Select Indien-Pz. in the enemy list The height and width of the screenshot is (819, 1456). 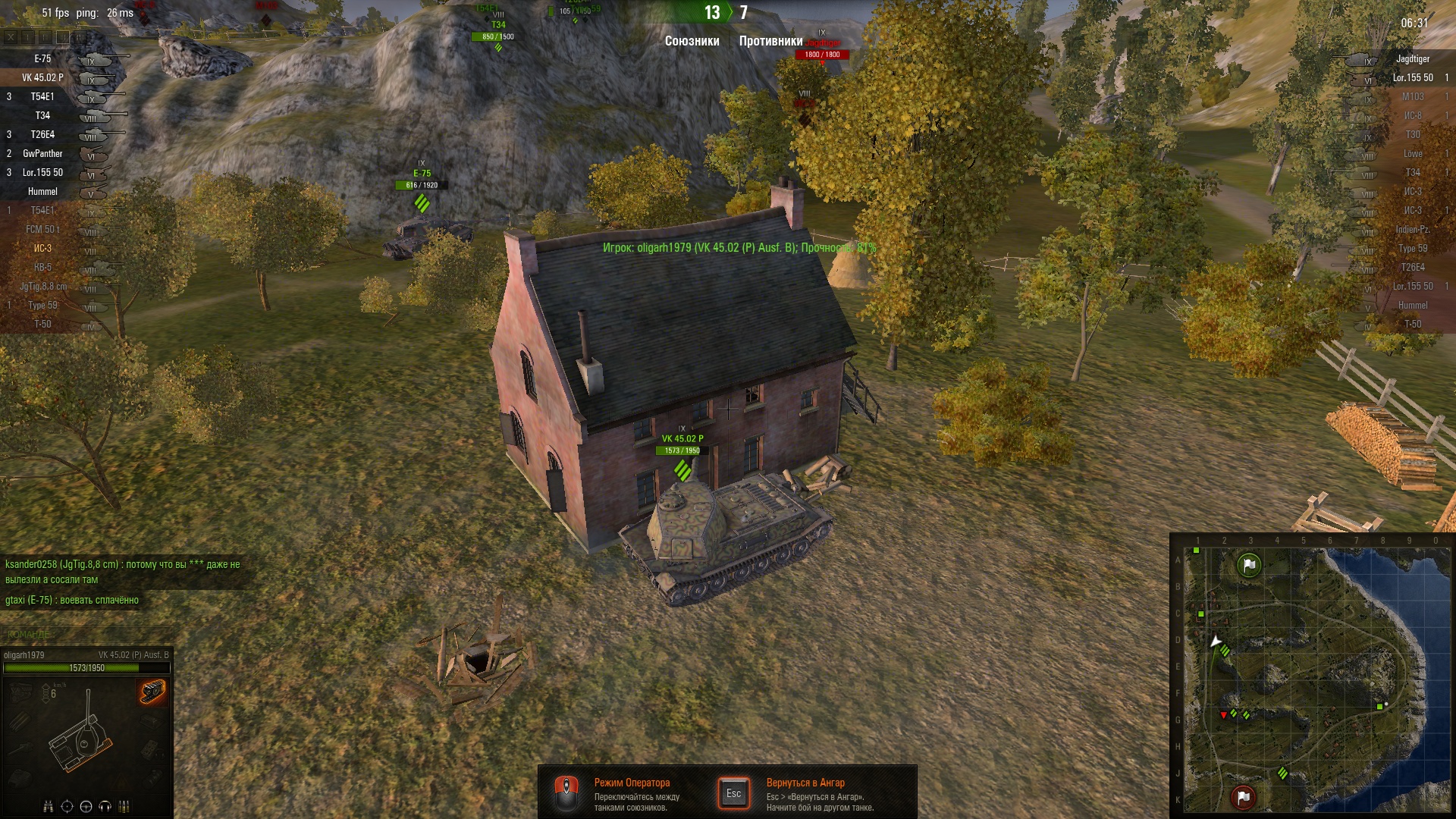(x=1412, y=230)
